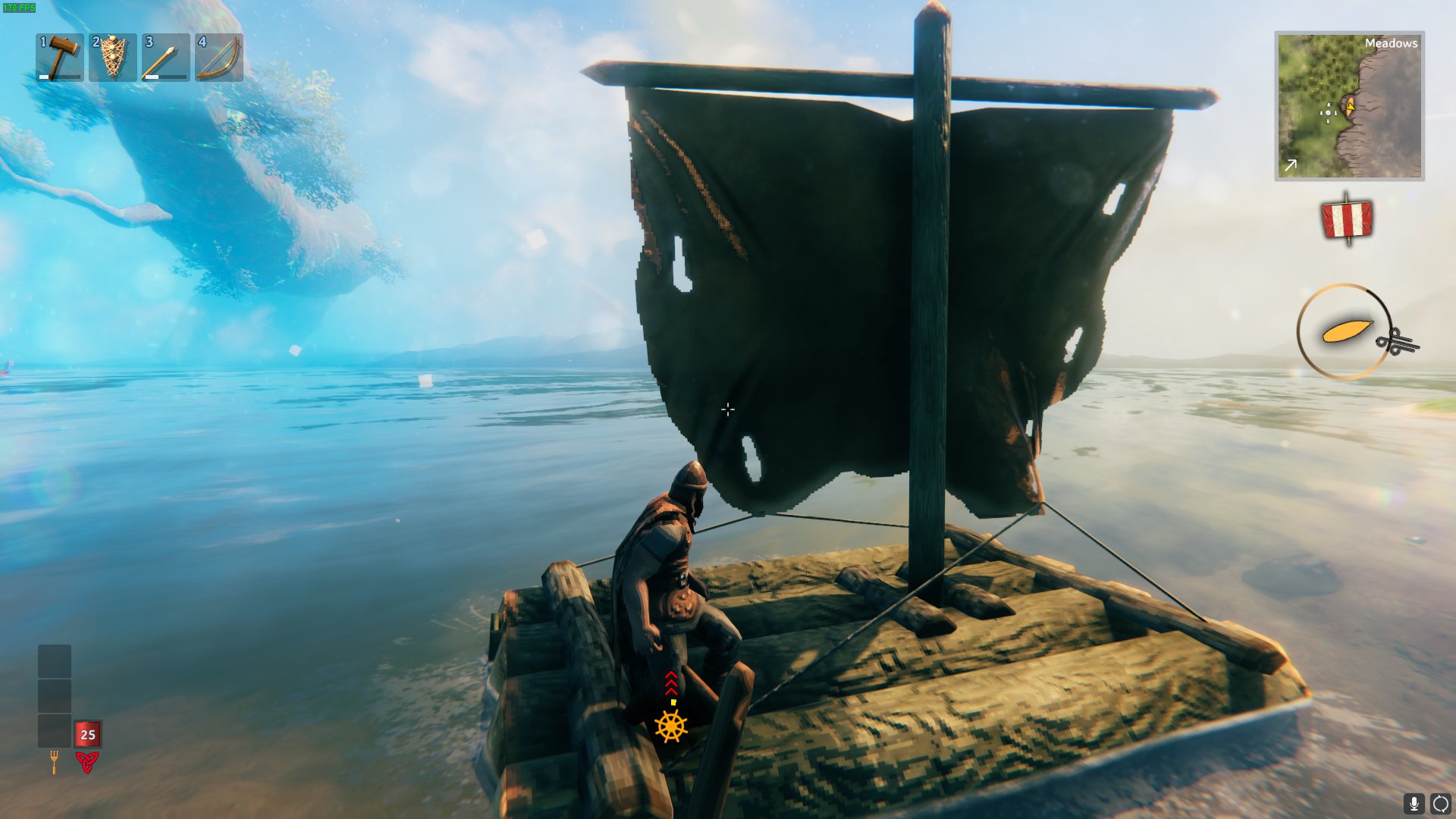Screen dimensions: 1456x819
Task: Open the Meadows minimap
Action: (1349, 106)
